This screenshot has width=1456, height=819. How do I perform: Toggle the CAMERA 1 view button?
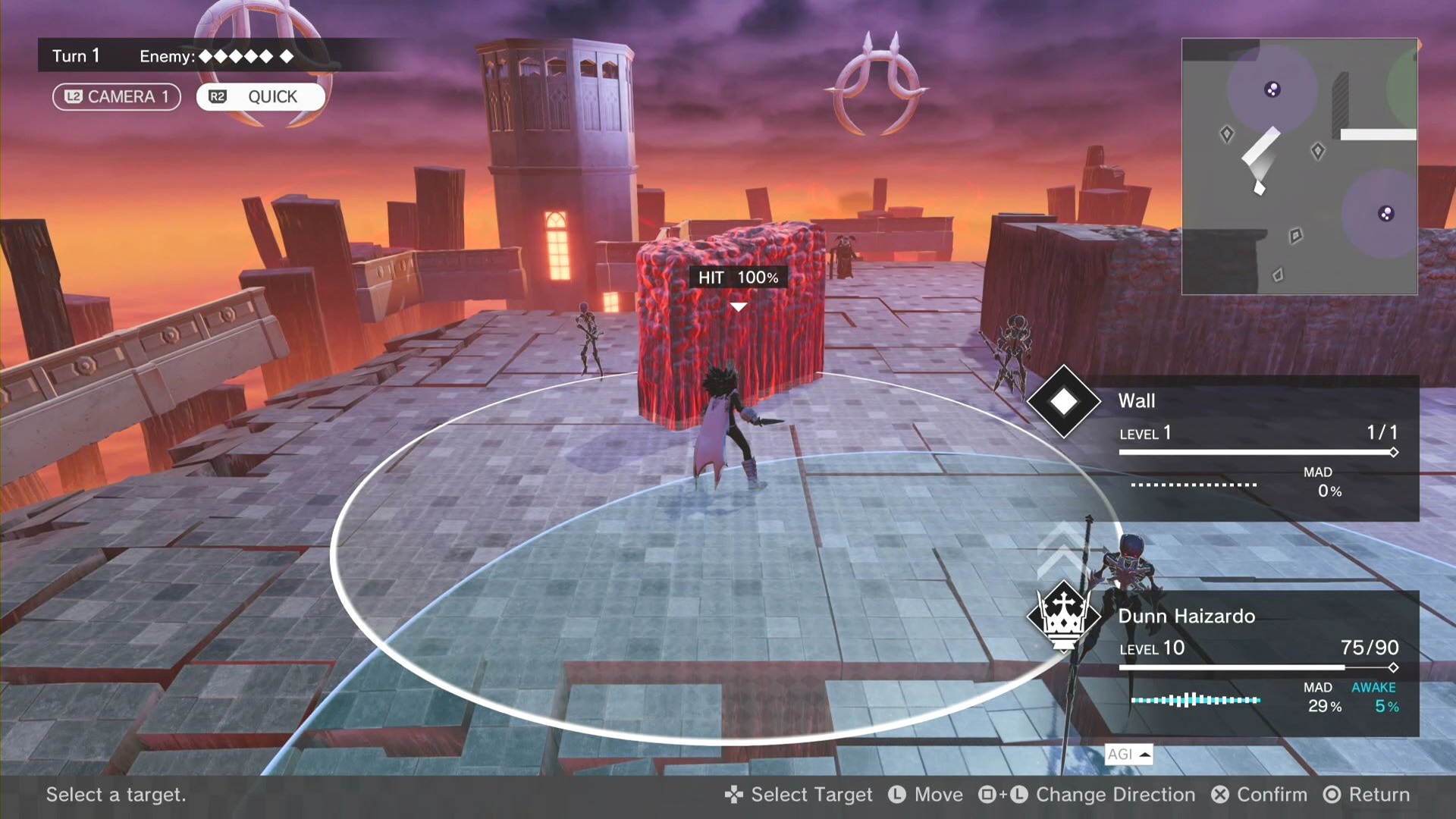click(117, 97)
